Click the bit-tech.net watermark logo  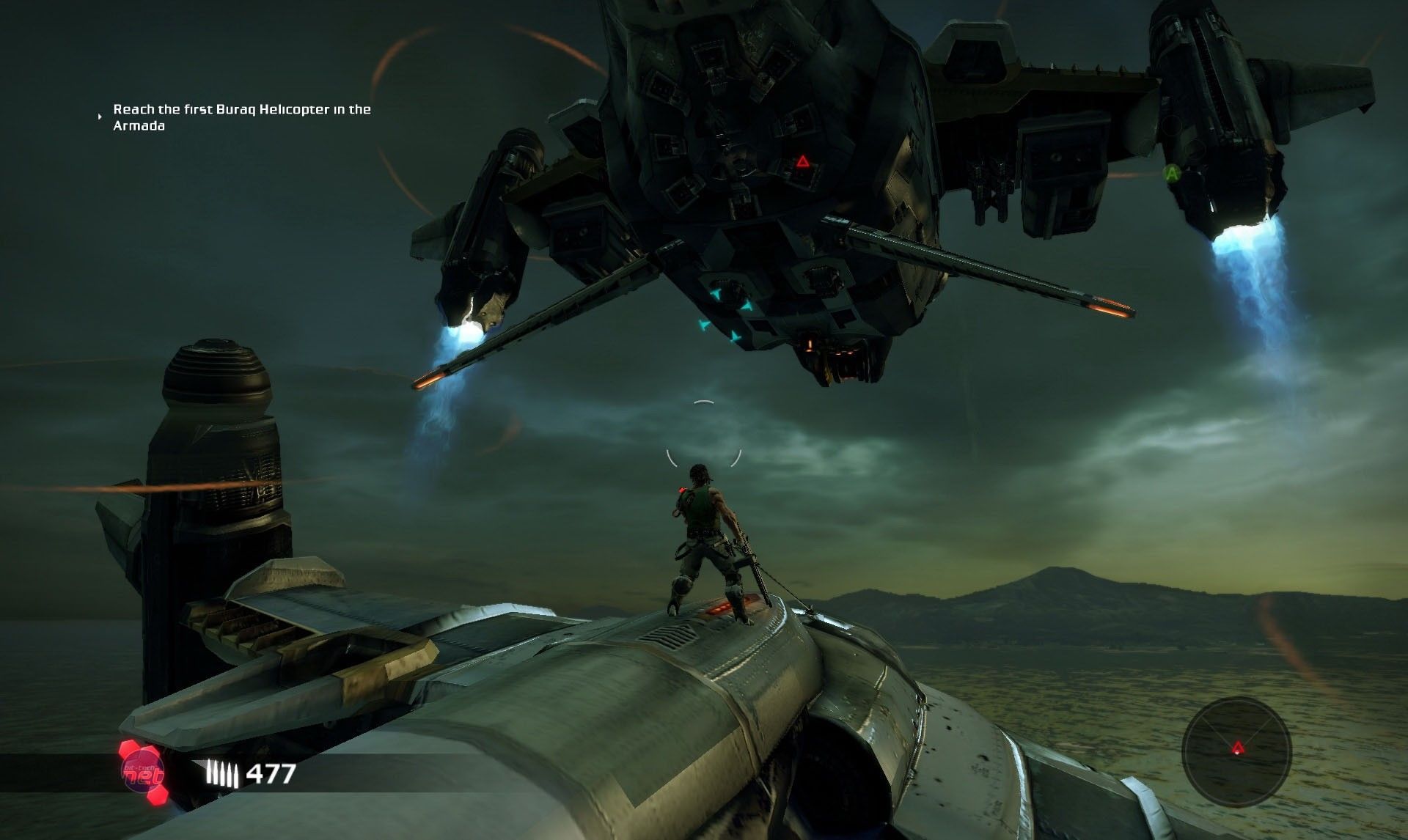[x=142, y=773]
